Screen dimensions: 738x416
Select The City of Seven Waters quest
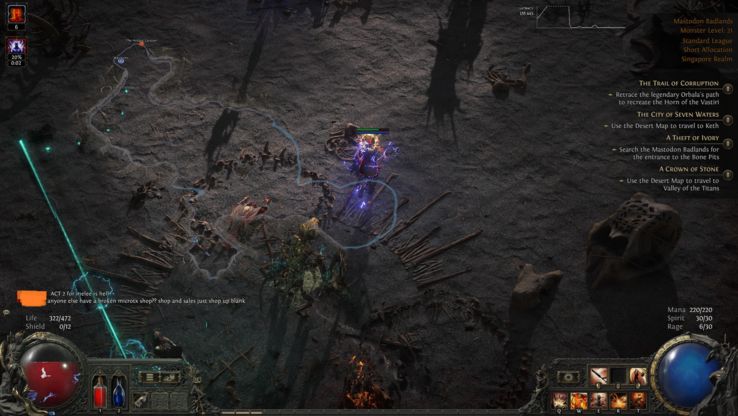coord(677,115)
